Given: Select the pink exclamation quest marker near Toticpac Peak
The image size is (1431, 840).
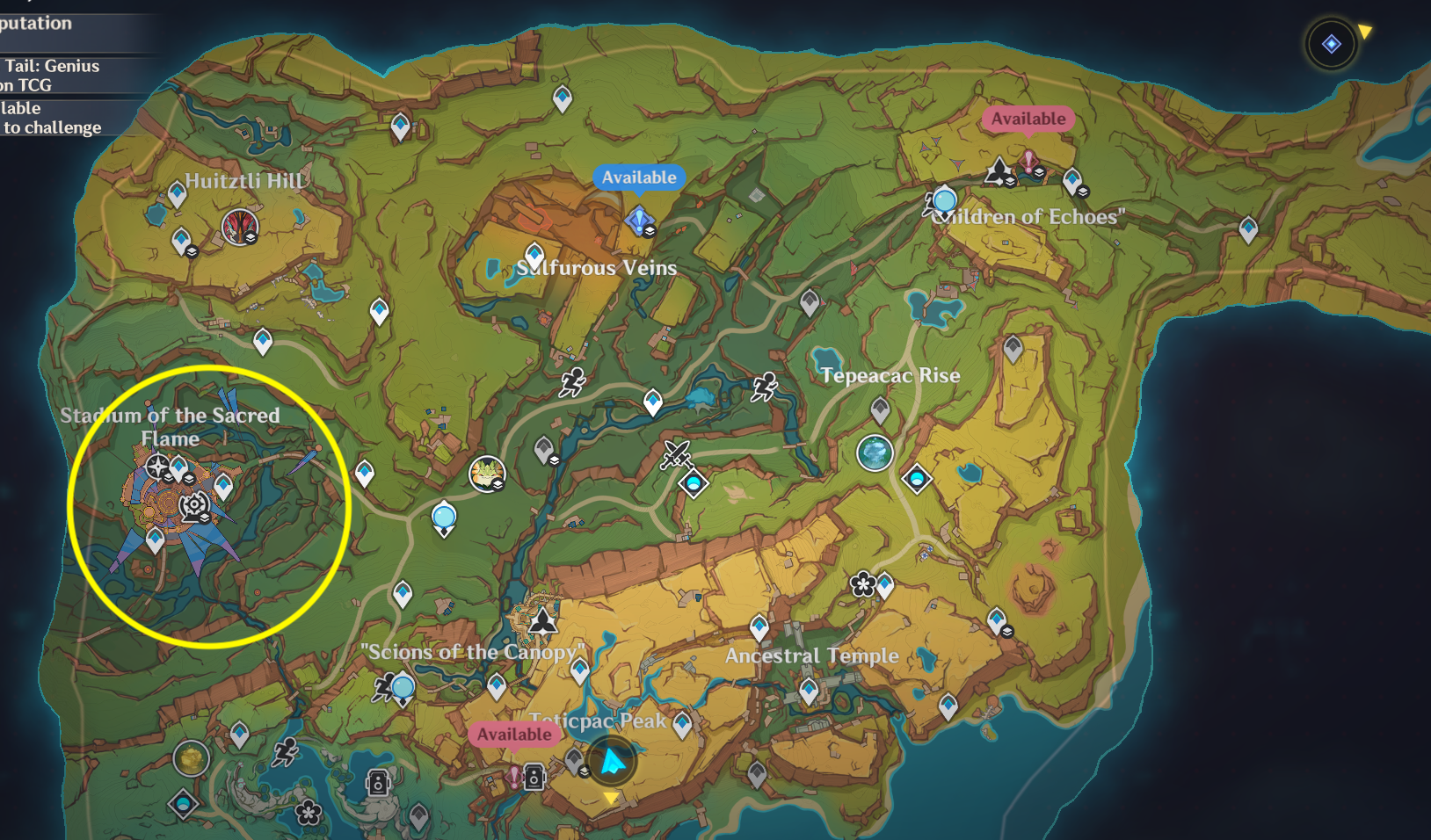Looking at the screenshot, I should tap(514, 776).
